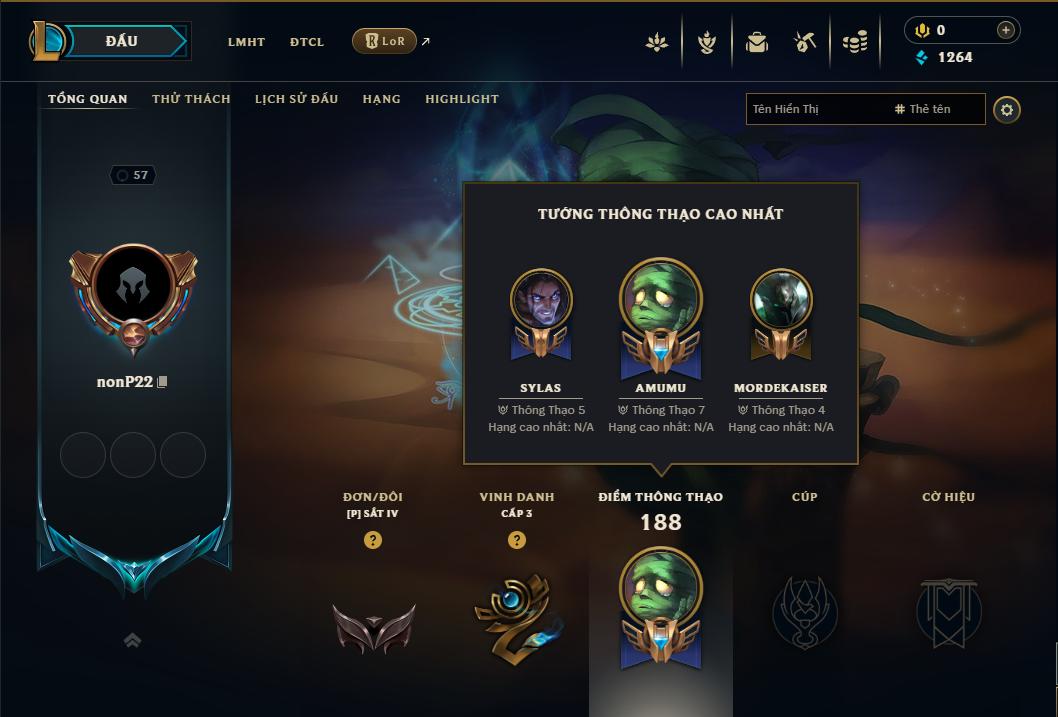The image size is (1058, 717).
Task: View the LỊCH SỬ ĐẤU tab
Action: tap(296, 99)
